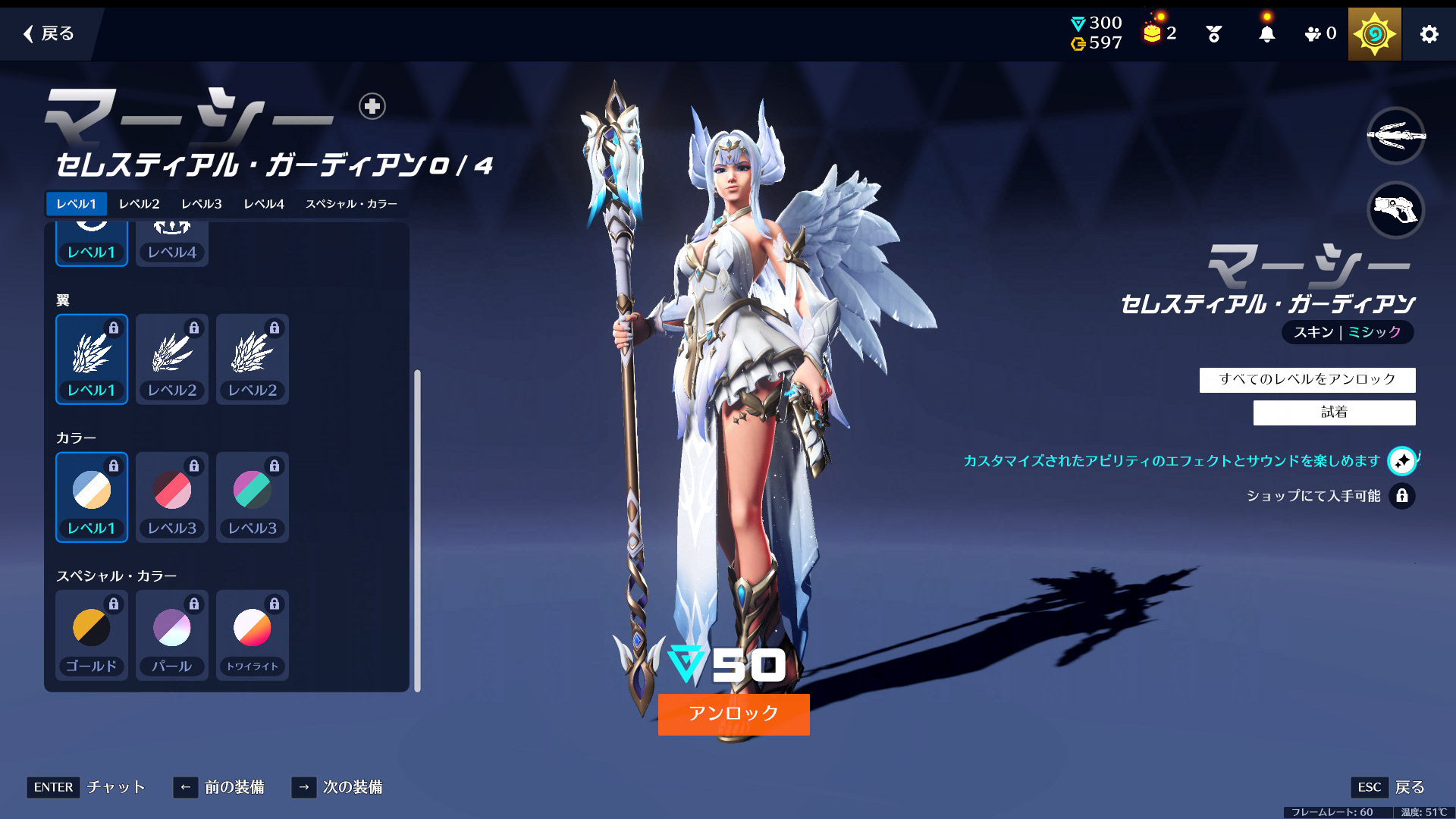Image resolution: width=1456 pixels, height=819 pixels.
Task: View the blaster pistol preview icon
Action: [1395, 209]
